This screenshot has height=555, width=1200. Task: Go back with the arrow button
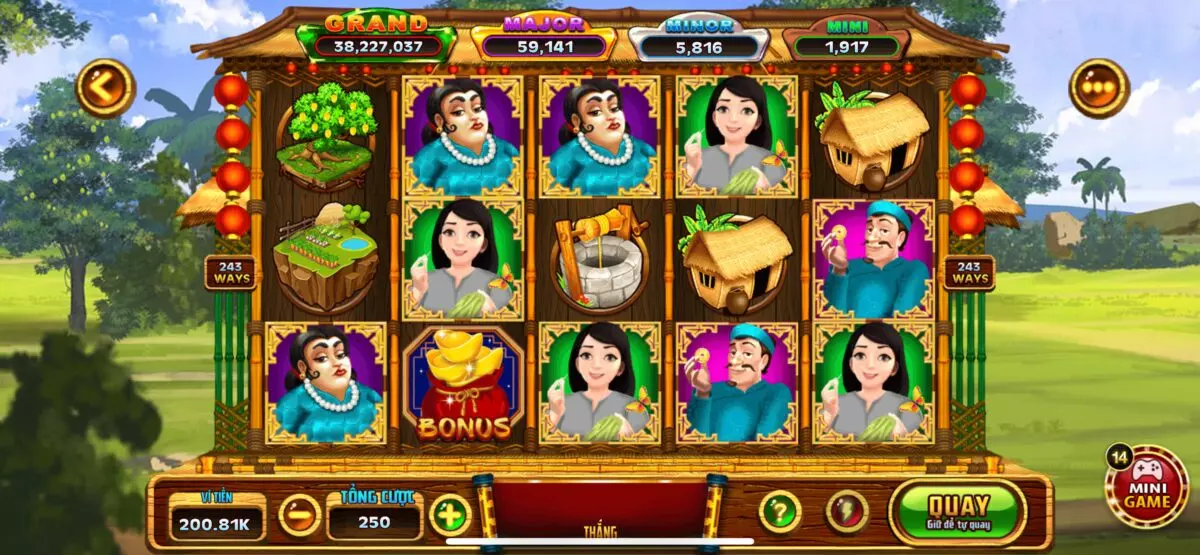click(105, 88)
